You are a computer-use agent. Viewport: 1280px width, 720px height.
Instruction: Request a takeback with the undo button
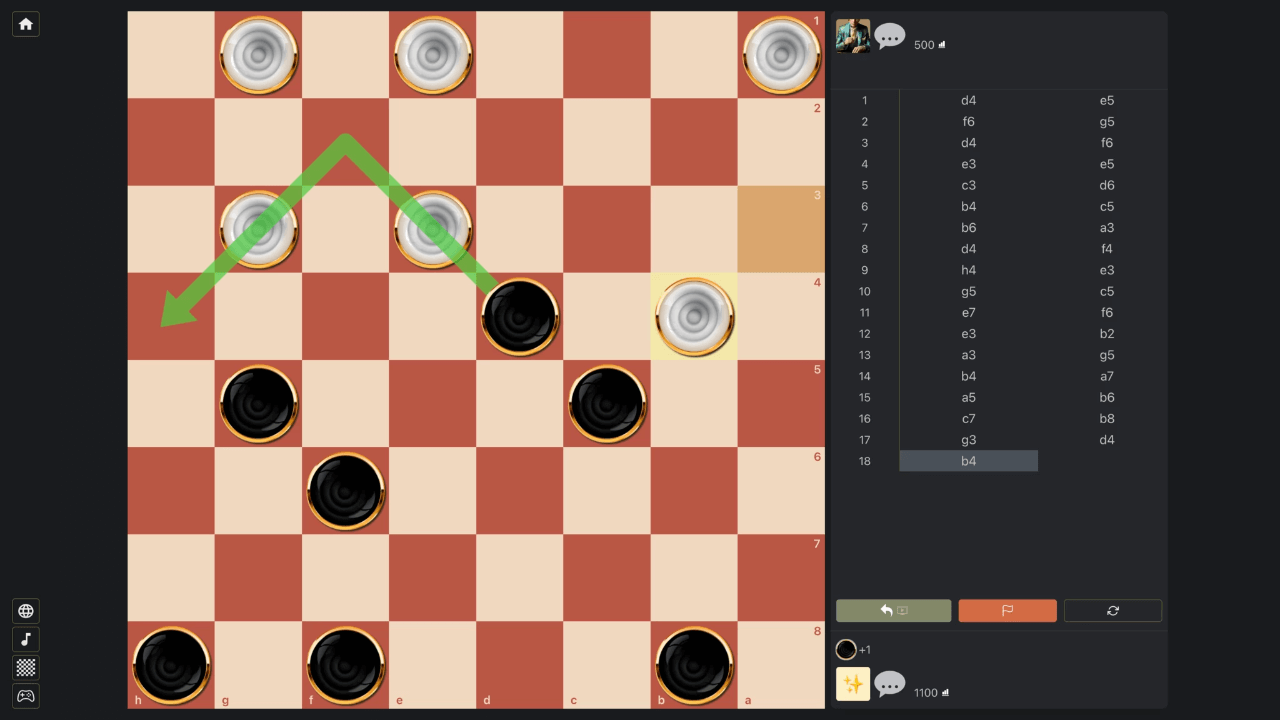point(893,610)
